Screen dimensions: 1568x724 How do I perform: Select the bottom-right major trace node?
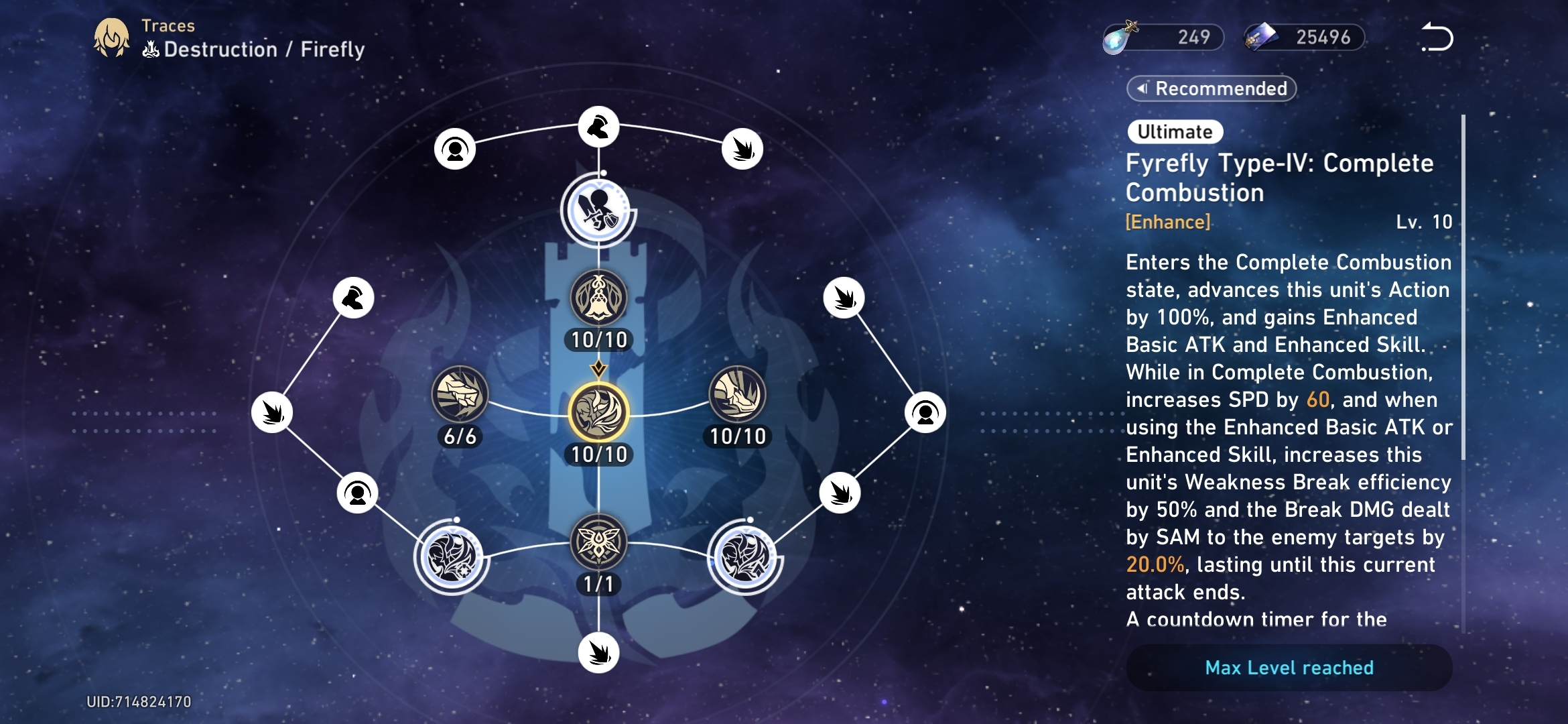744,556
